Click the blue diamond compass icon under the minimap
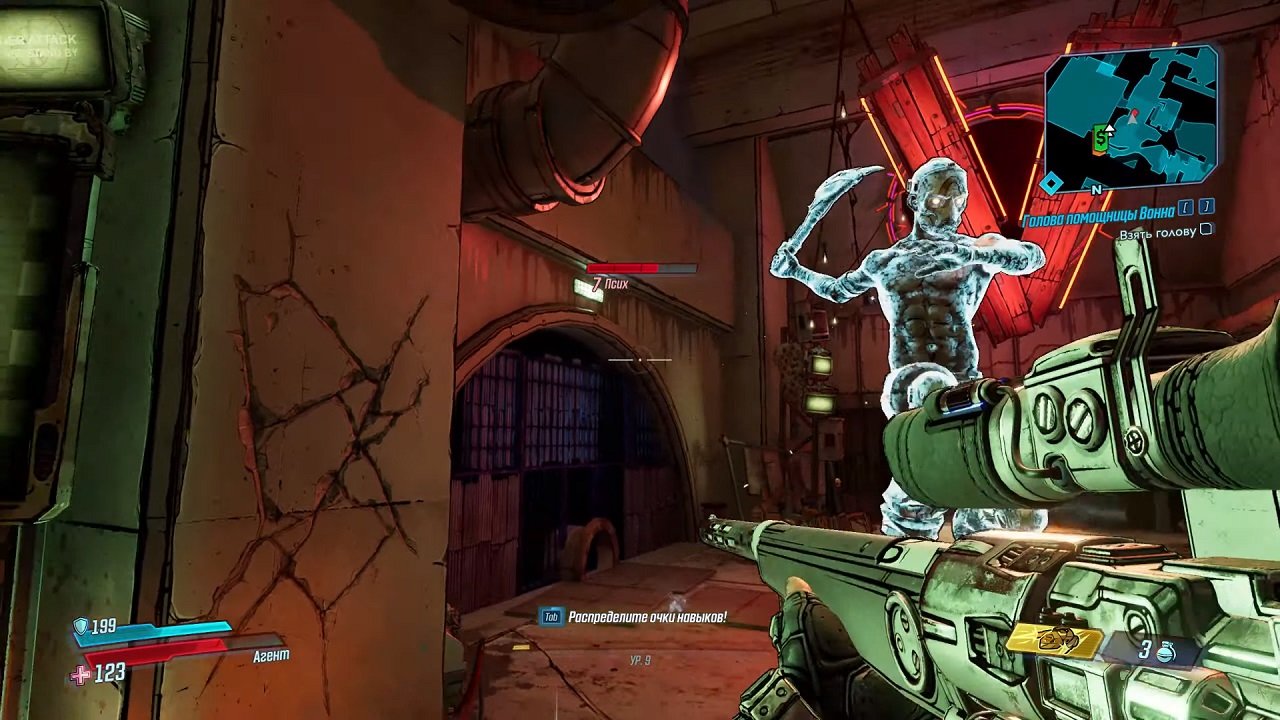The width and height of the screenshot is (1280, 720). 1051,181
